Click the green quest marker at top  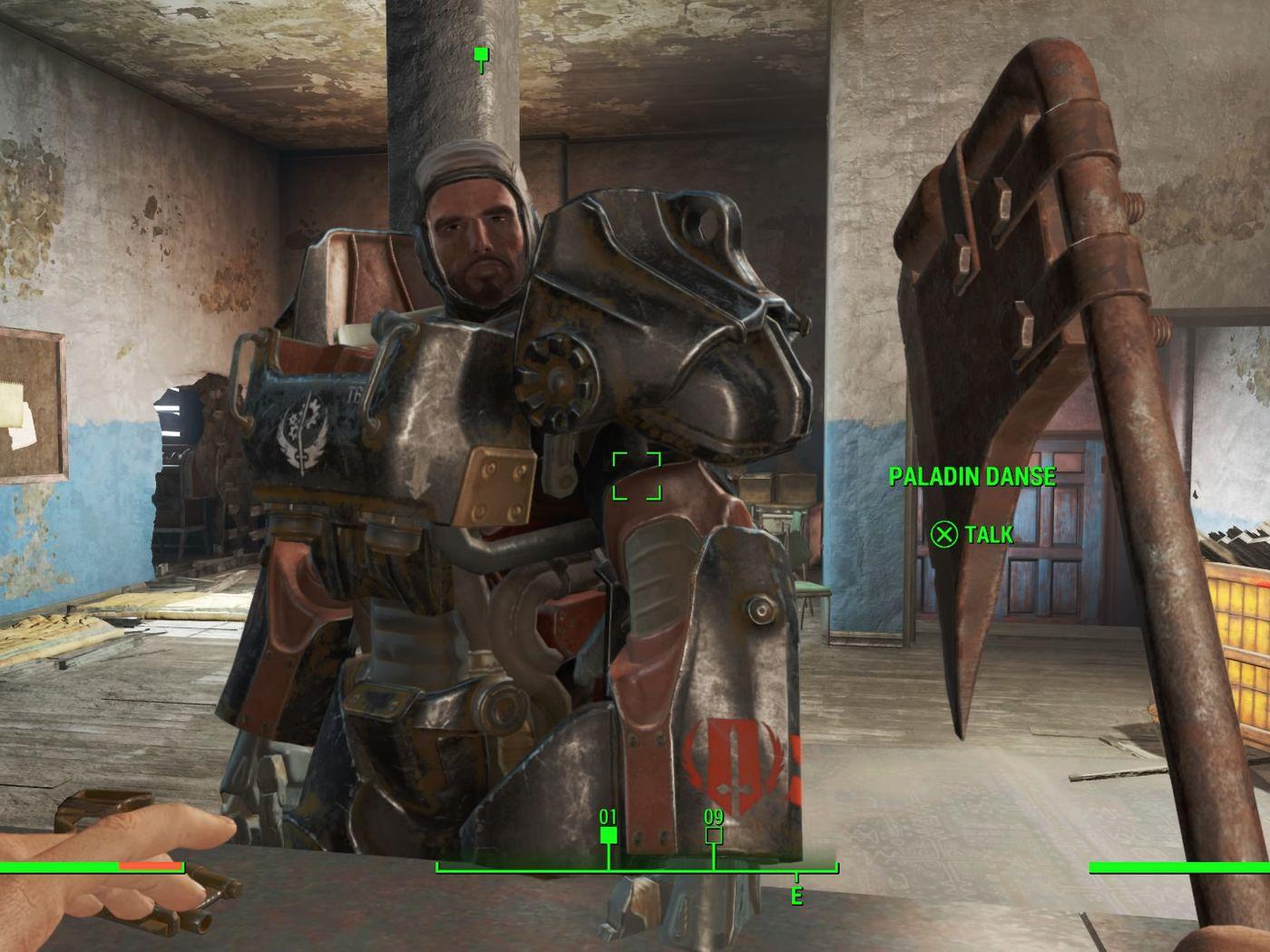(x=480, y=54)
